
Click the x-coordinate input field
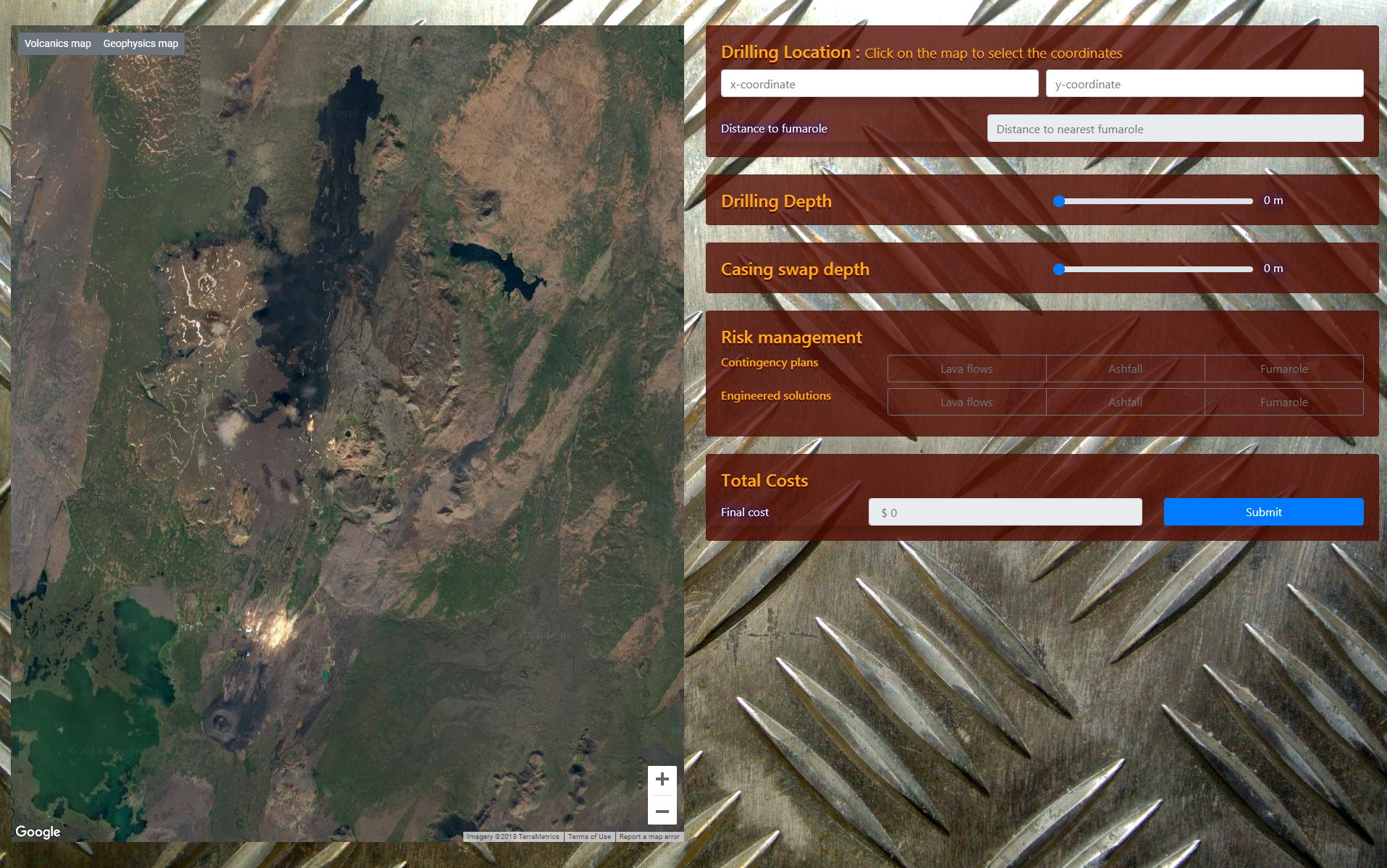tap(879, 83)
